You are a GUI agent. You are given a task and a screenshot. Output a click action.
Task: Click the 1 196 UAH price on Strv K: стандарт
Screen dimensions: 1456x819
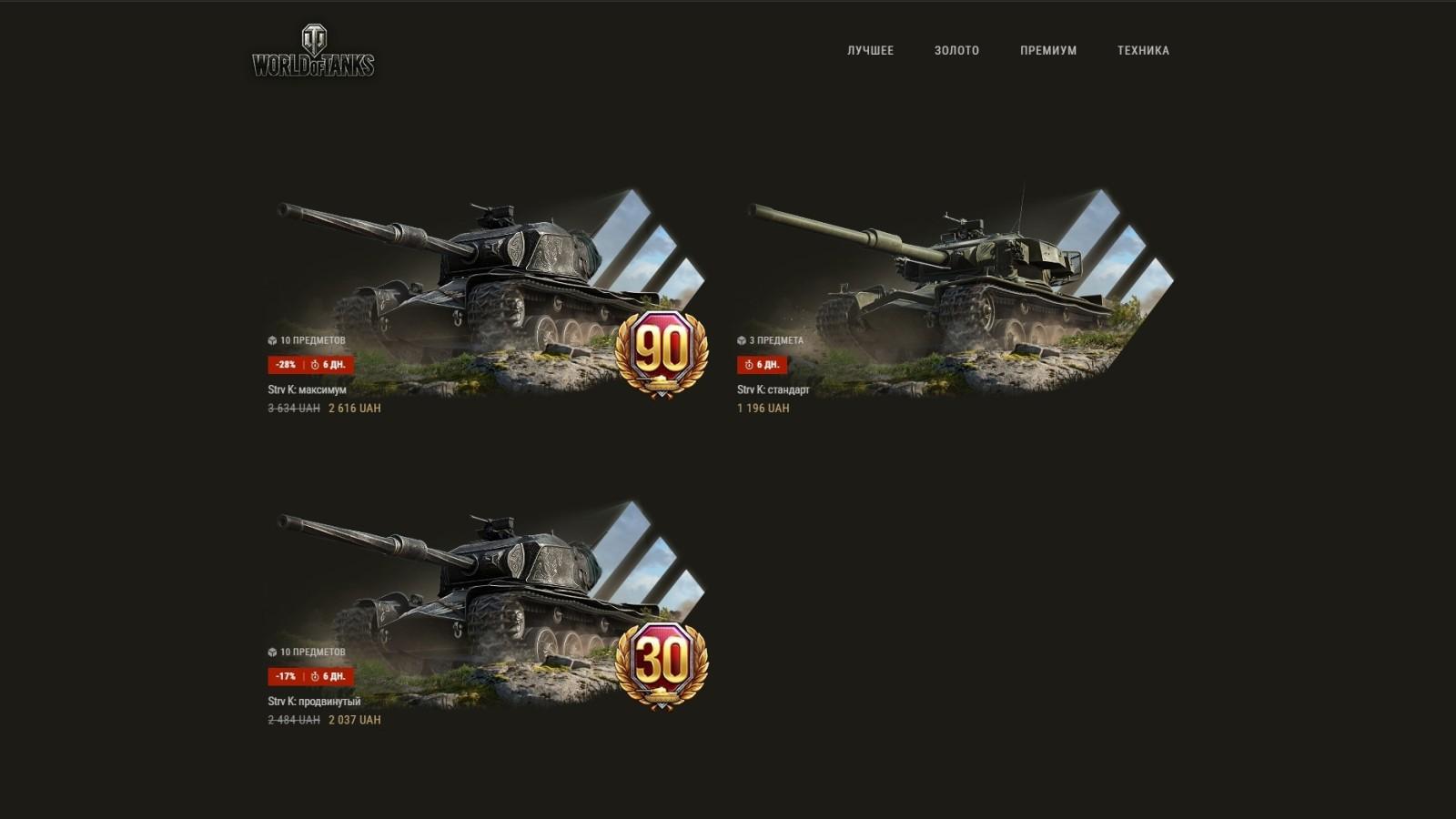[x=763, y=408]
